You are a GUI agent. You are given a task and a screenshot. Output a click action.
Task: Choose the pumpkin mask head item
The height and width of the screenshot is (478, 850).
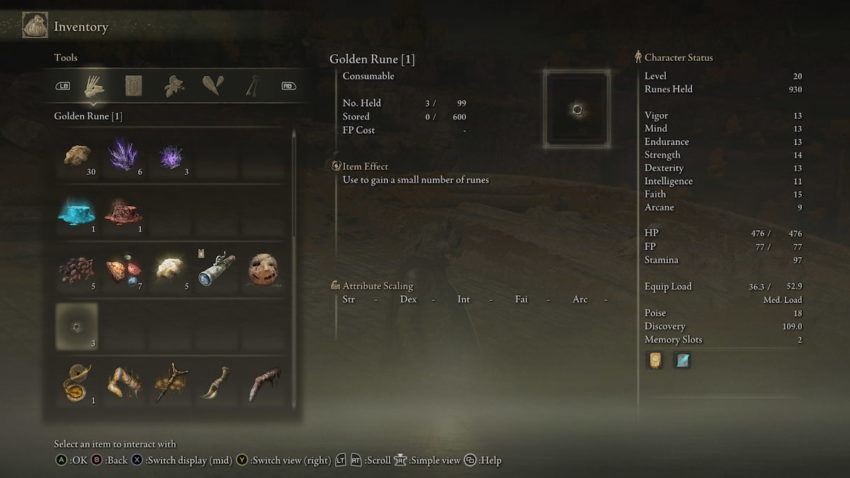(x=262, y=268)
